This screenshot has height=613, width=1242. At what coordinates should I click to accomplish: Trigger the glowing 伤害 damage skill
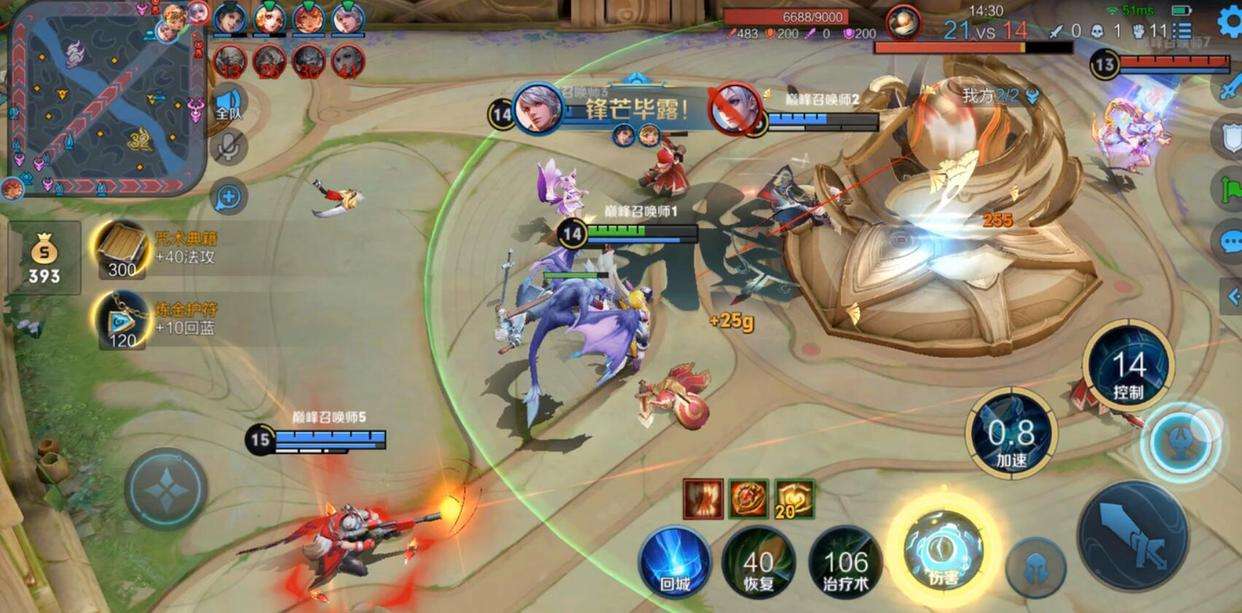click(x=943, y=547)
